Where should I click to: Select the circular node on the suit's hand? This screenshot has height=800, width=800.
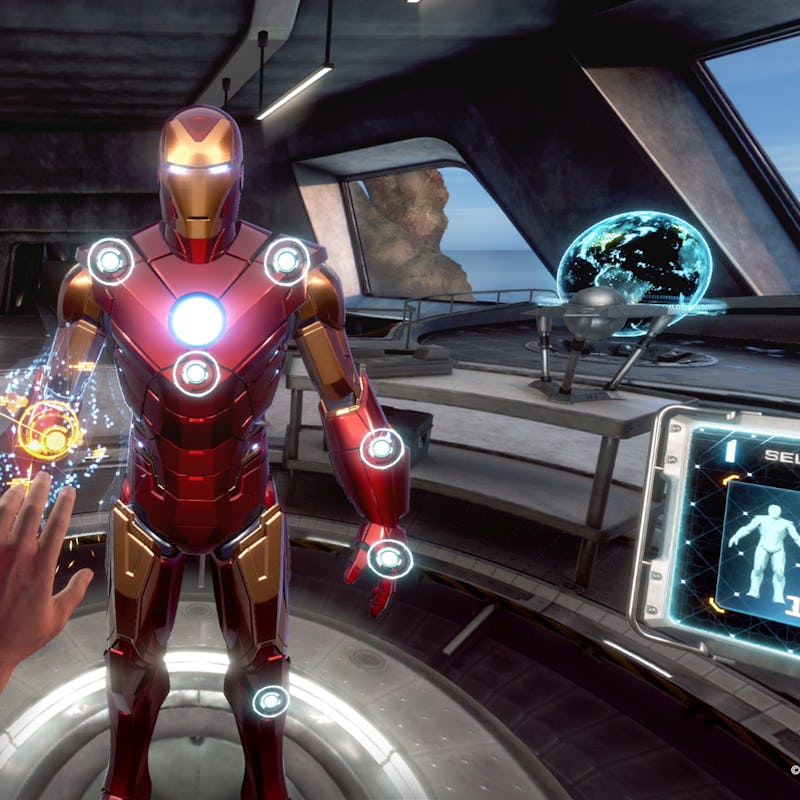(390, 558)
